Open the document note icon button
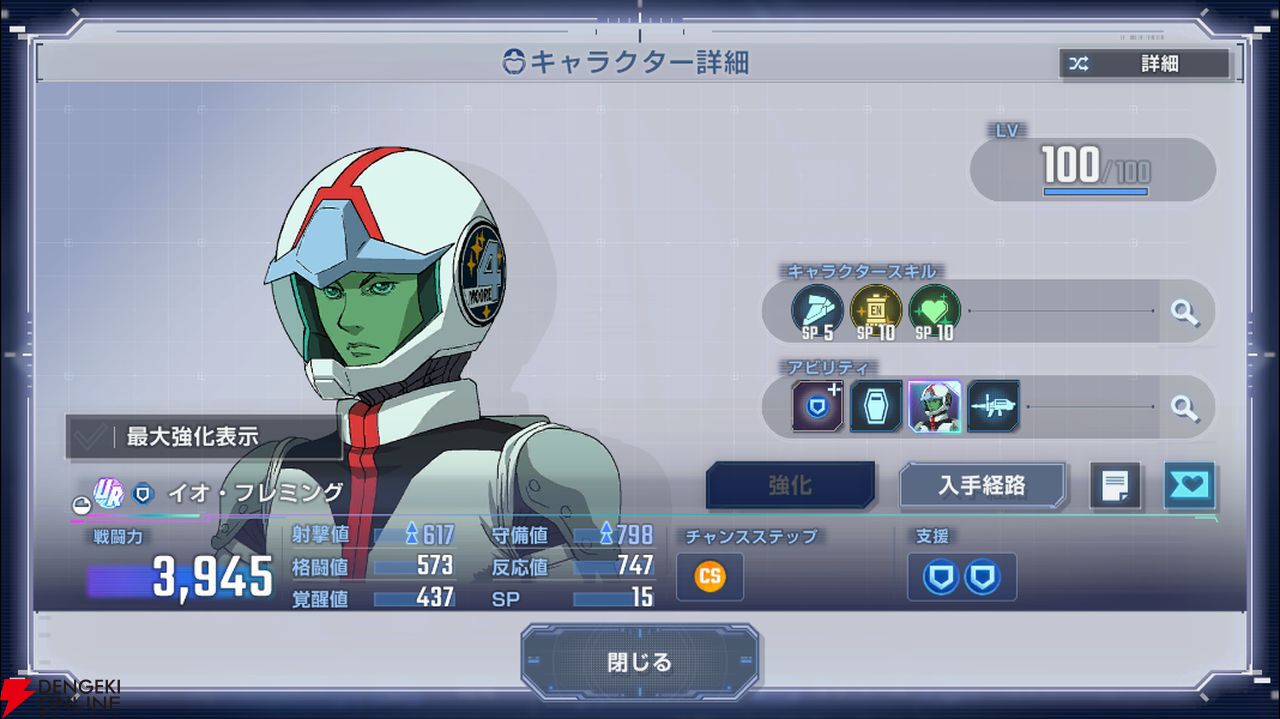Screen dimensions: 1280x719 (x=1115, y=486)
